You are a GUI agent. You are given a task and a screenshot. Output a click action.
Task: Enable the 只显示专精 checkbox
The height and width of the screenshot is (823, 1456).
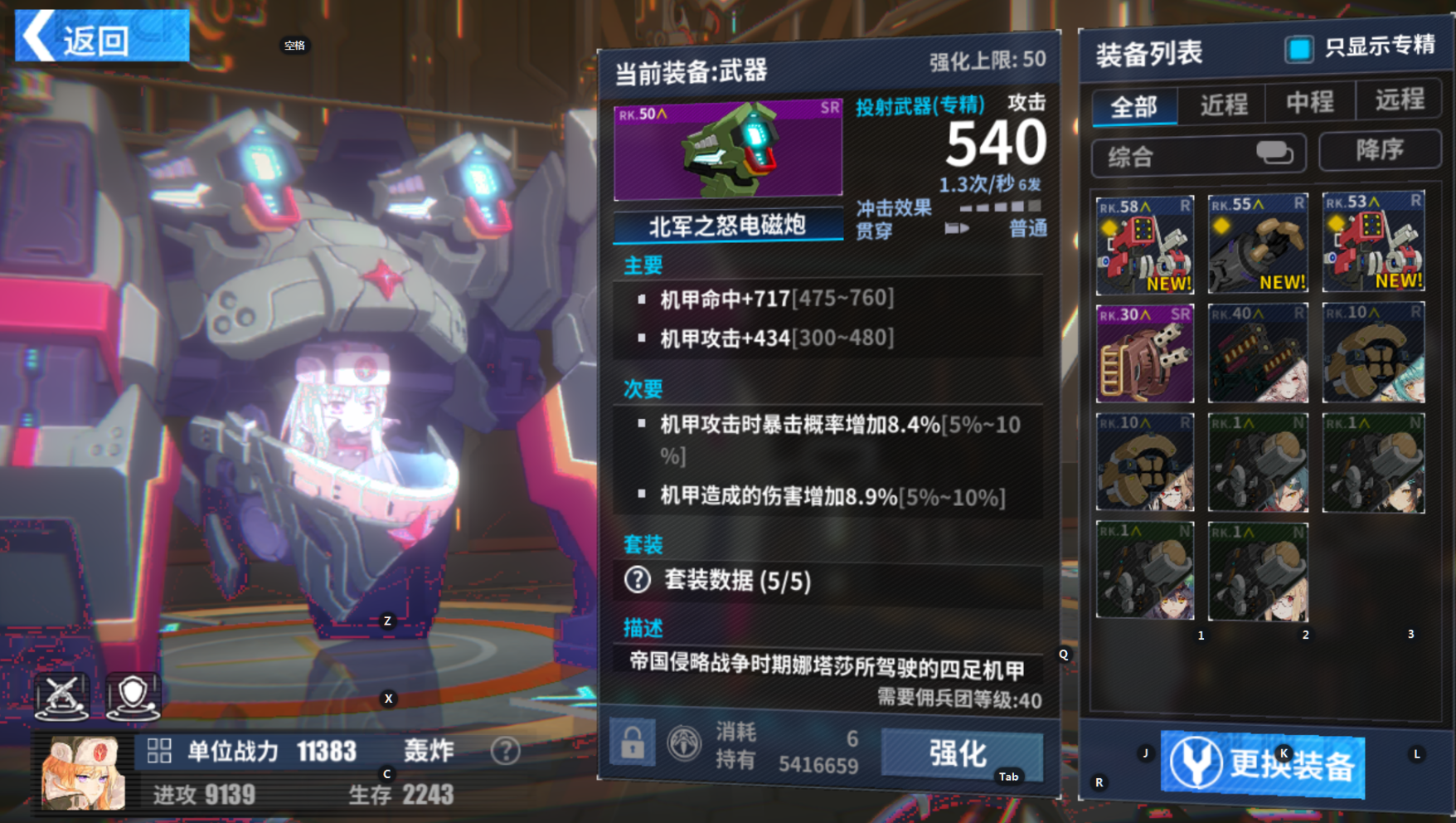tap(1299, 51)
